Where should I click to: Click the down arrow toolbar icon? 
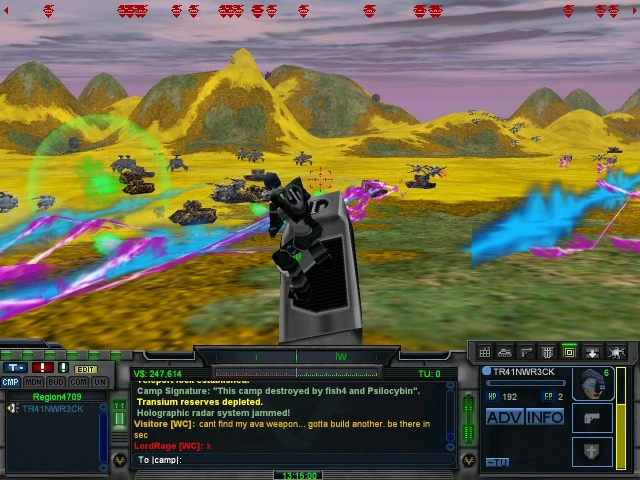point(591,352)
